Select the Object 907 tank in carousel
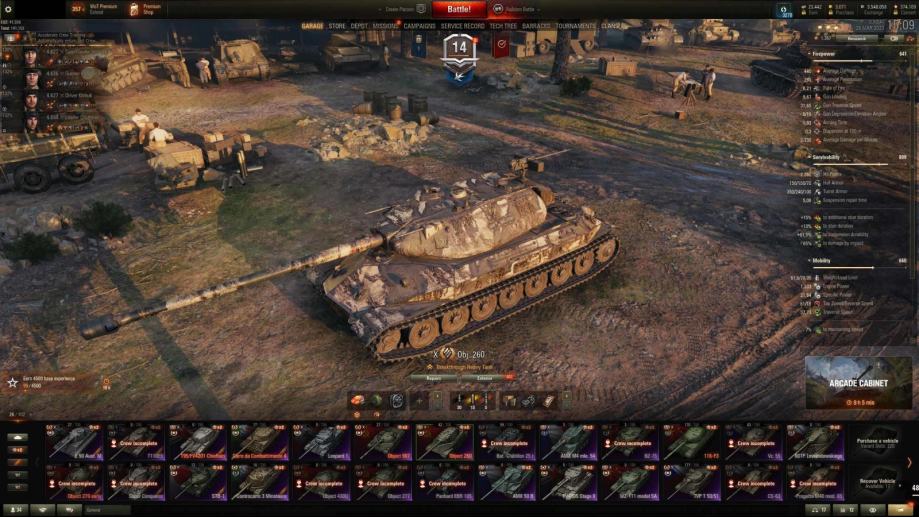This screenshot has height=517, width=919. 383,441
